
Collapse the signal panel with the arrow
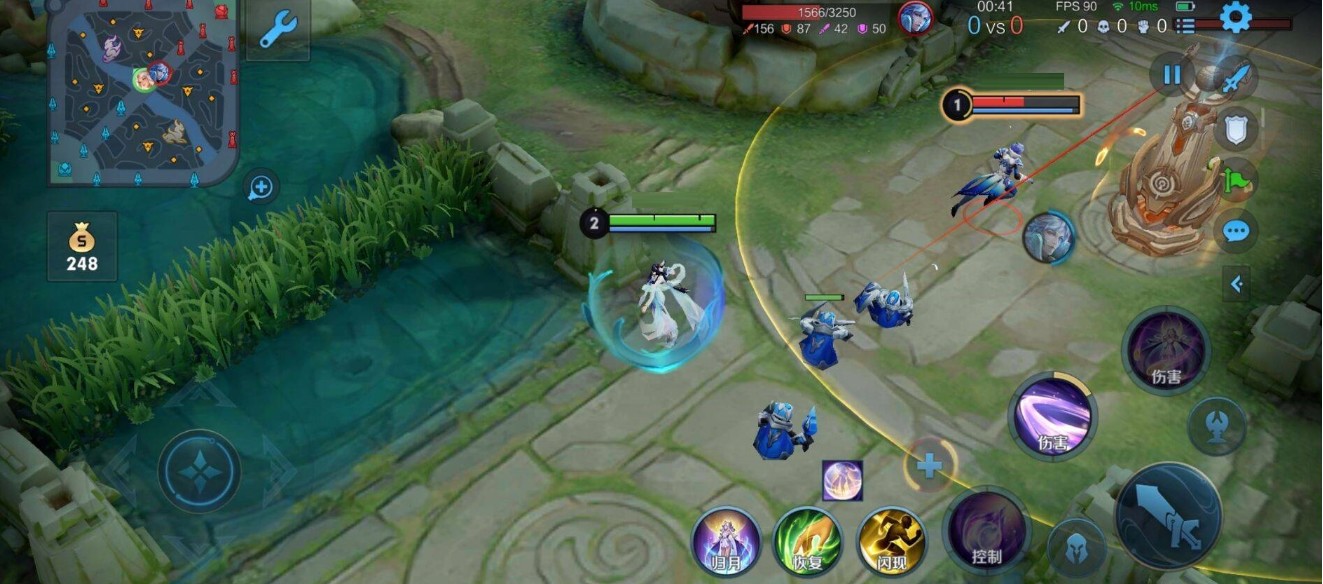coord(1236,284)
